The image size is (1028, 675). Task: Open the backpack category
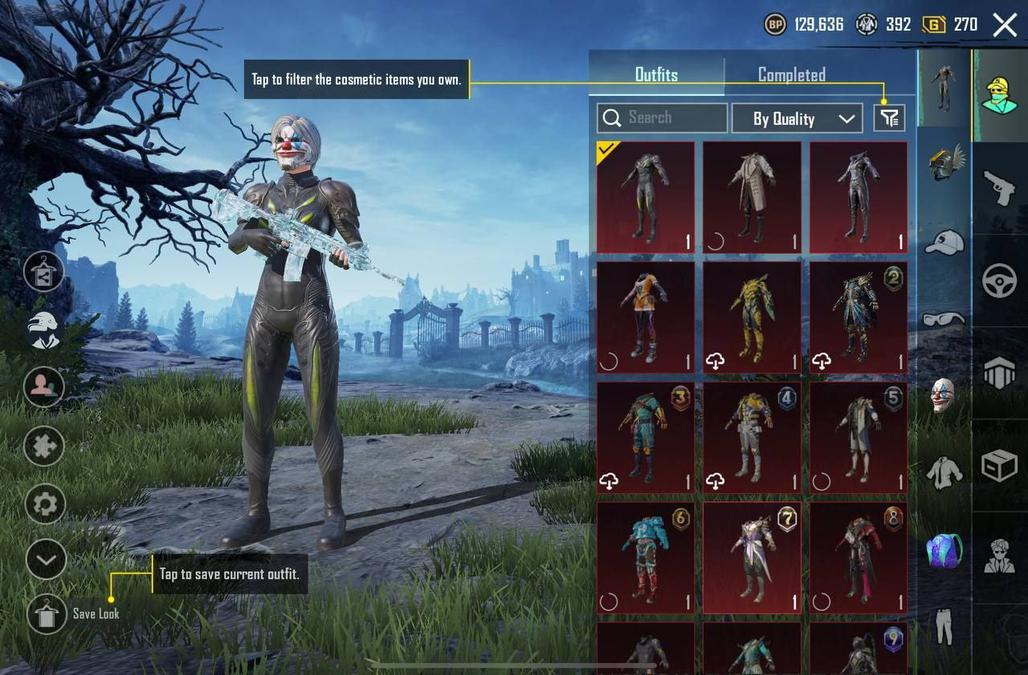(x=943, y=550)
